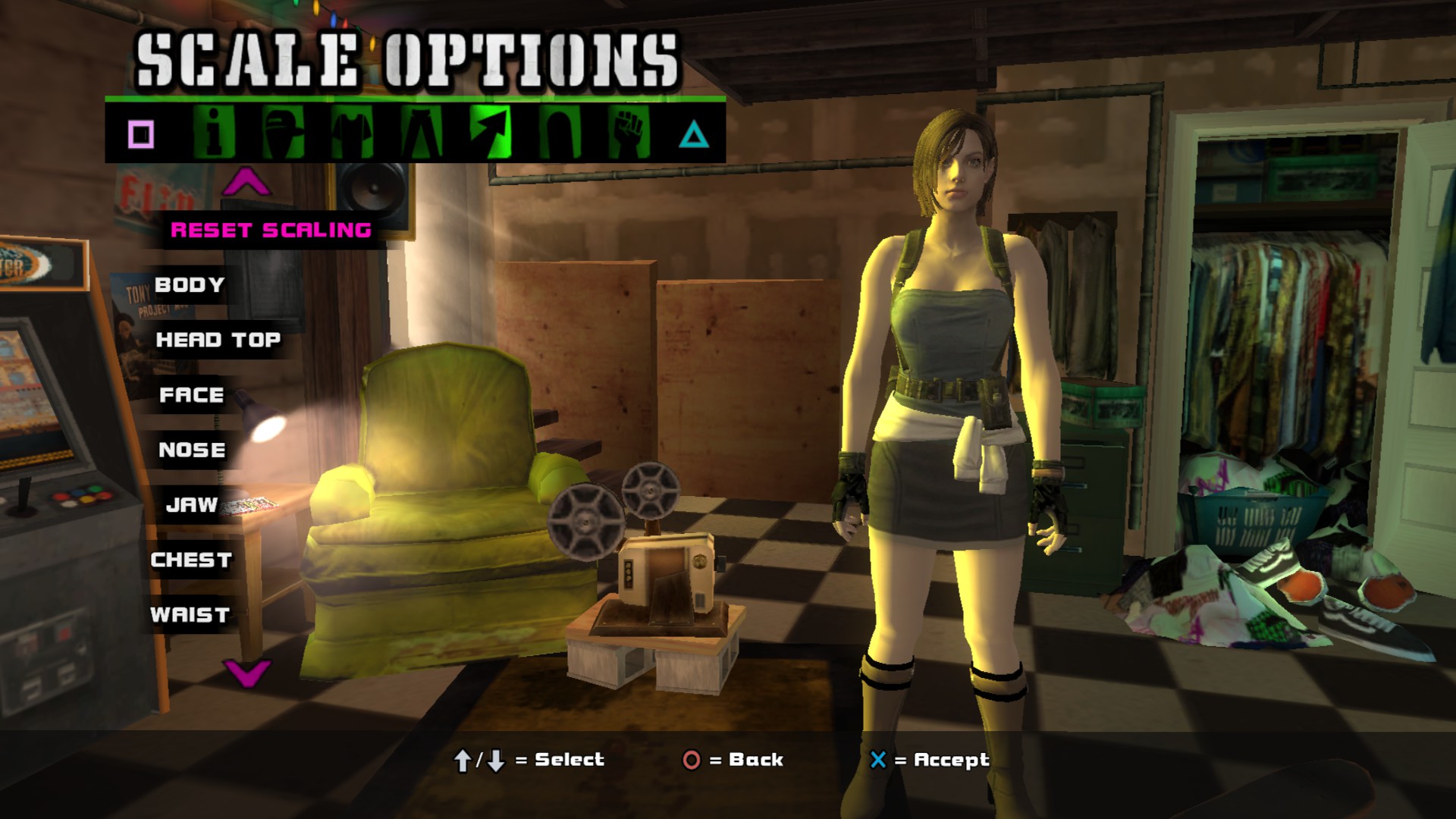Choose Head Top scaling entry
The height and width of the screenshot is (819, 1456).
tap(218, 340)
